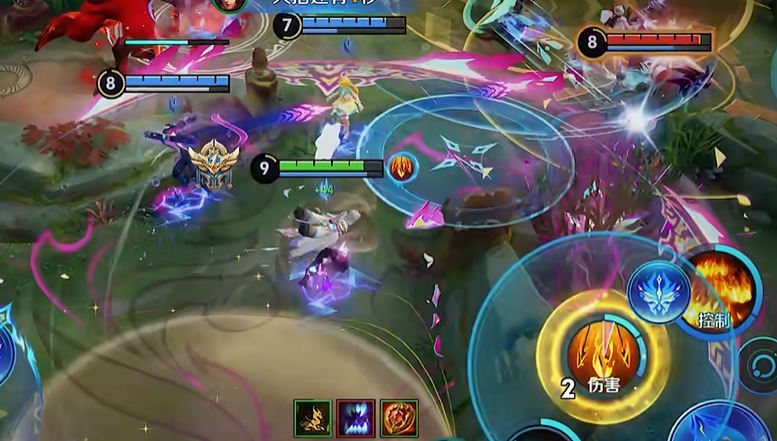Select the golden dragon buff icon
Viewport: 777px width, 441px height.
coord(312,418)
